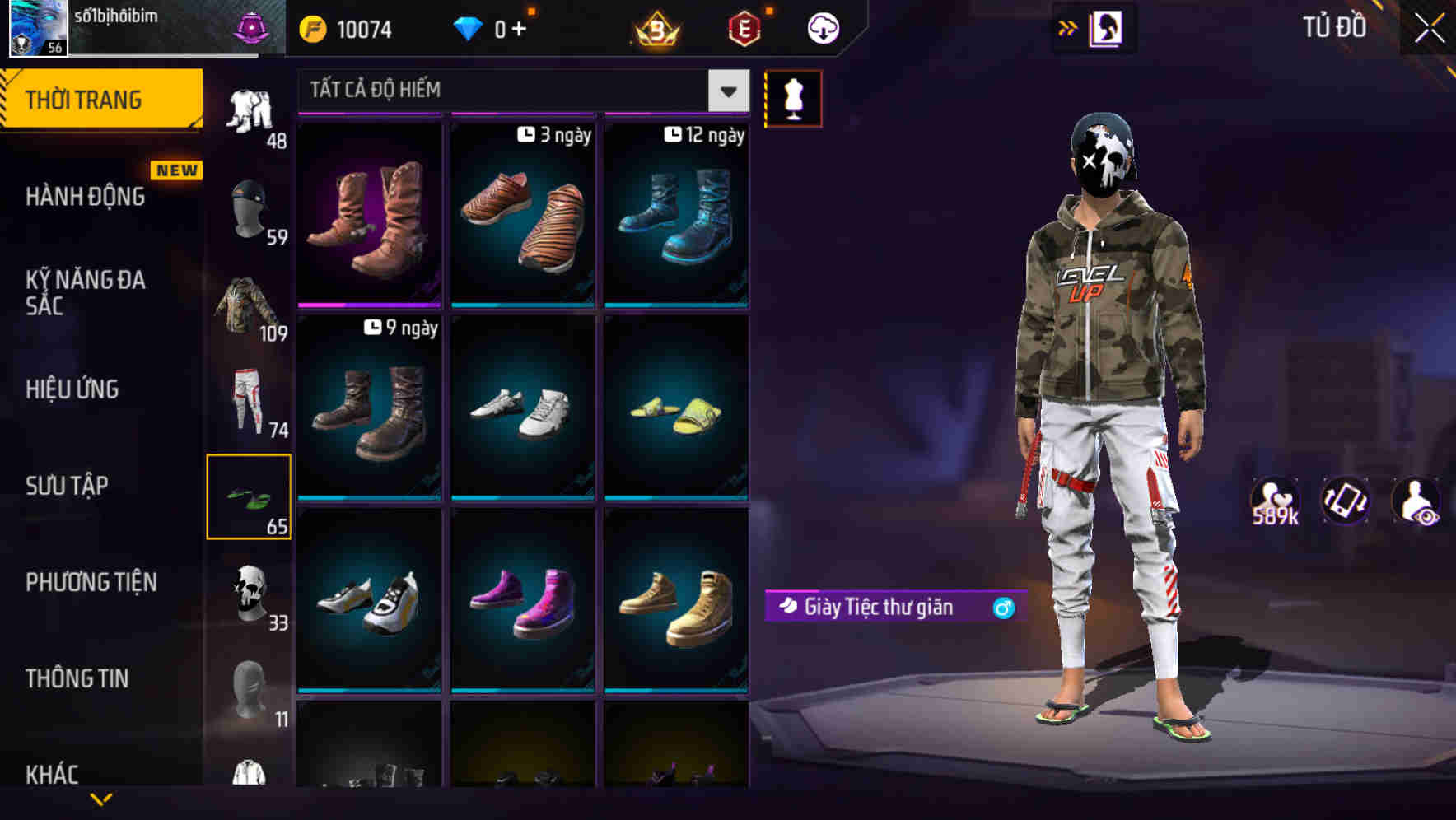Open the Booyah Pass crown icon
The image size is (1456, 820).
tap(655, 30)
